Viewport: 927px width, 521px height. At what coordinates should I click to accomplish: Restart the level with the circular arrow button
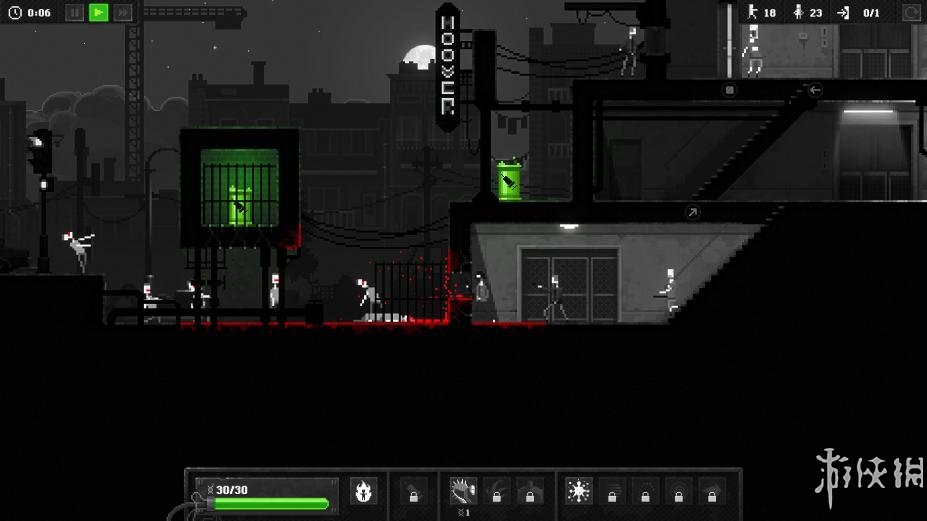point(911,12)
